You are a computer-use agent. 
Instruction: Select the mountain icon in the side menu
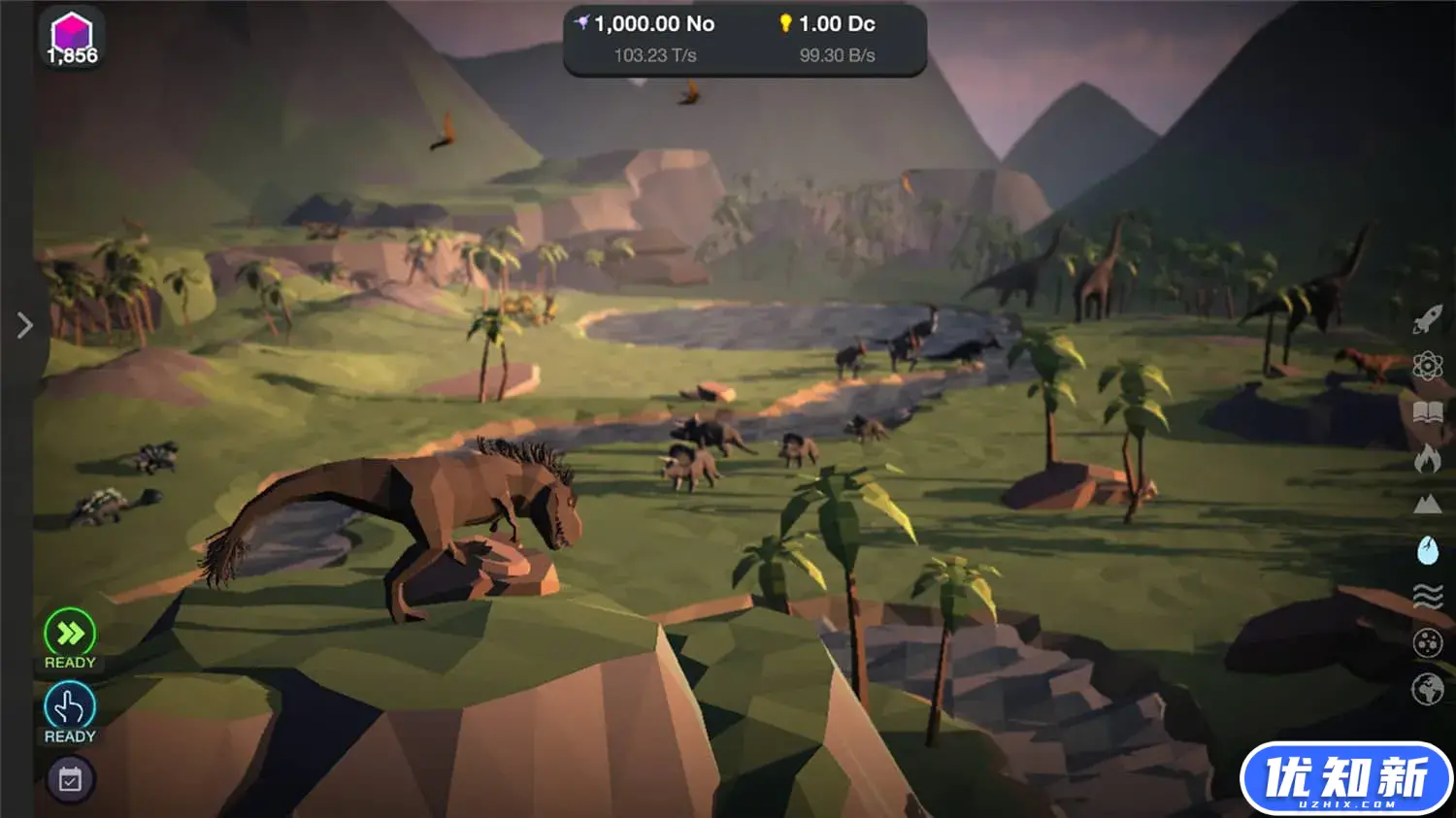[x=1427, y=504]
